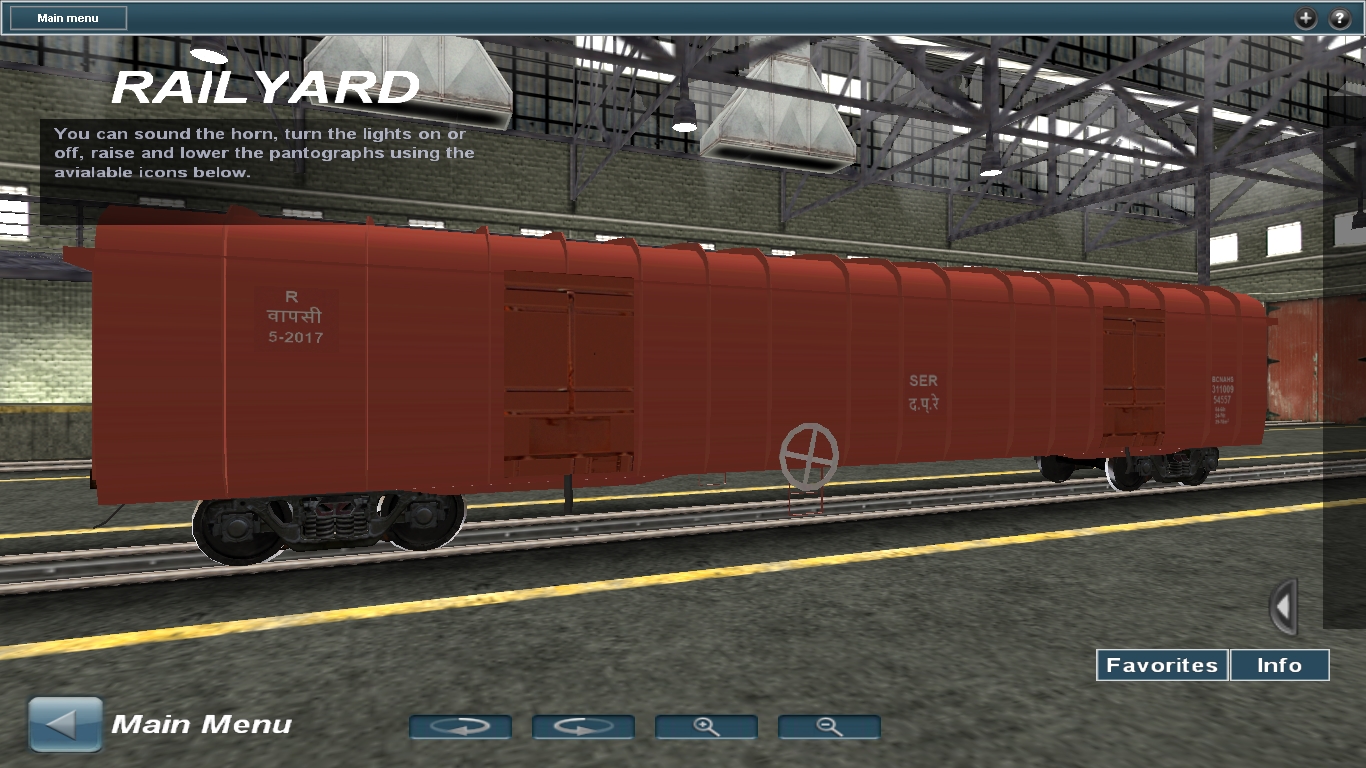The image size is (1366, 768).
Task: Click the Main Menu label text
Action: tap(200, 724)
